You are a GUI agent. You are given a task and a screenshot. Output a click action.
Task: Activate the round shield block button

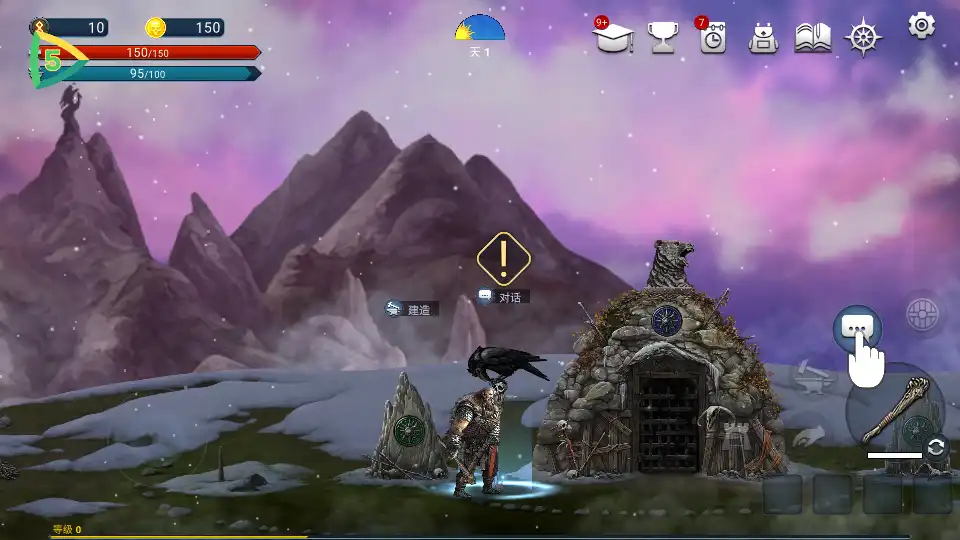pos(922,314)
